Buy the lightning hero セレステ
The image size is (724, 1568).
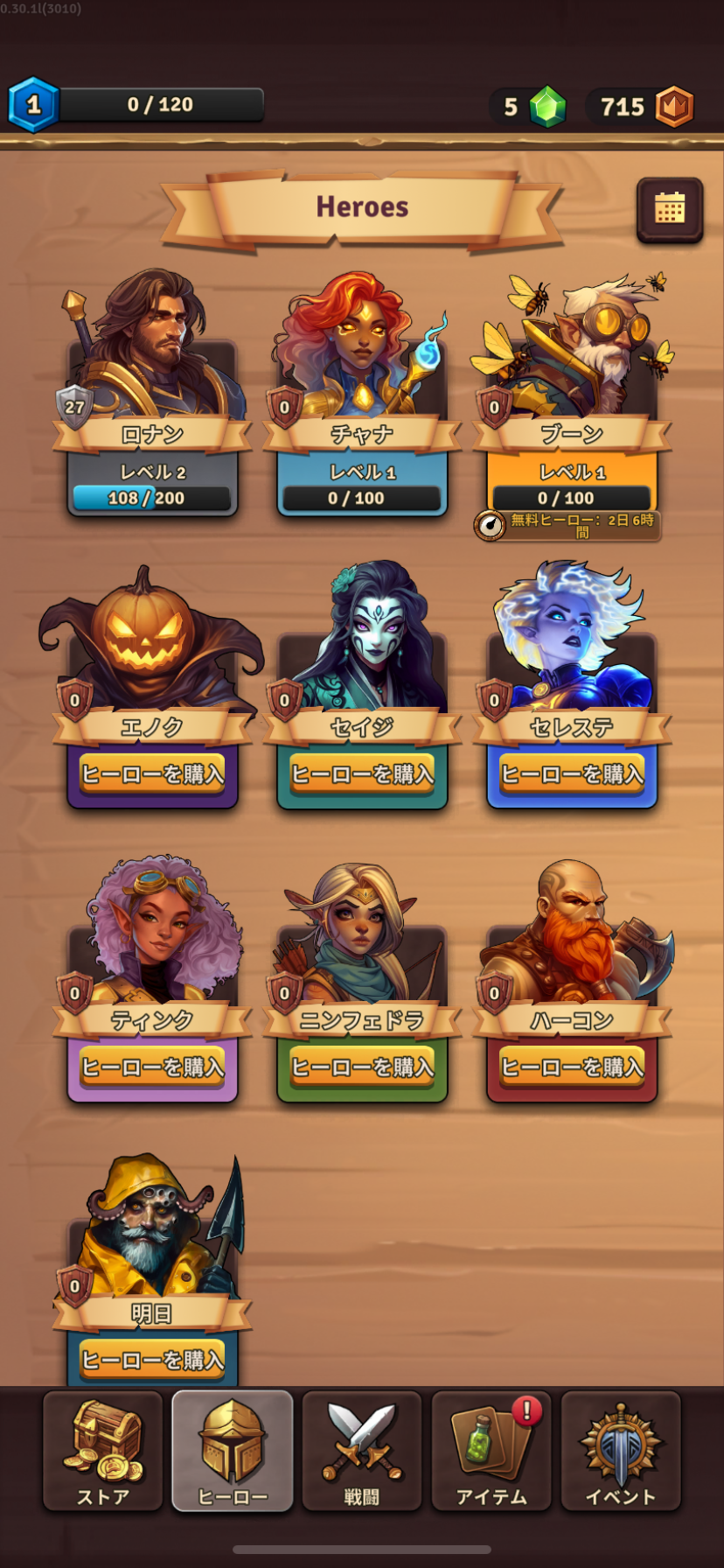[x=572, y=774]
